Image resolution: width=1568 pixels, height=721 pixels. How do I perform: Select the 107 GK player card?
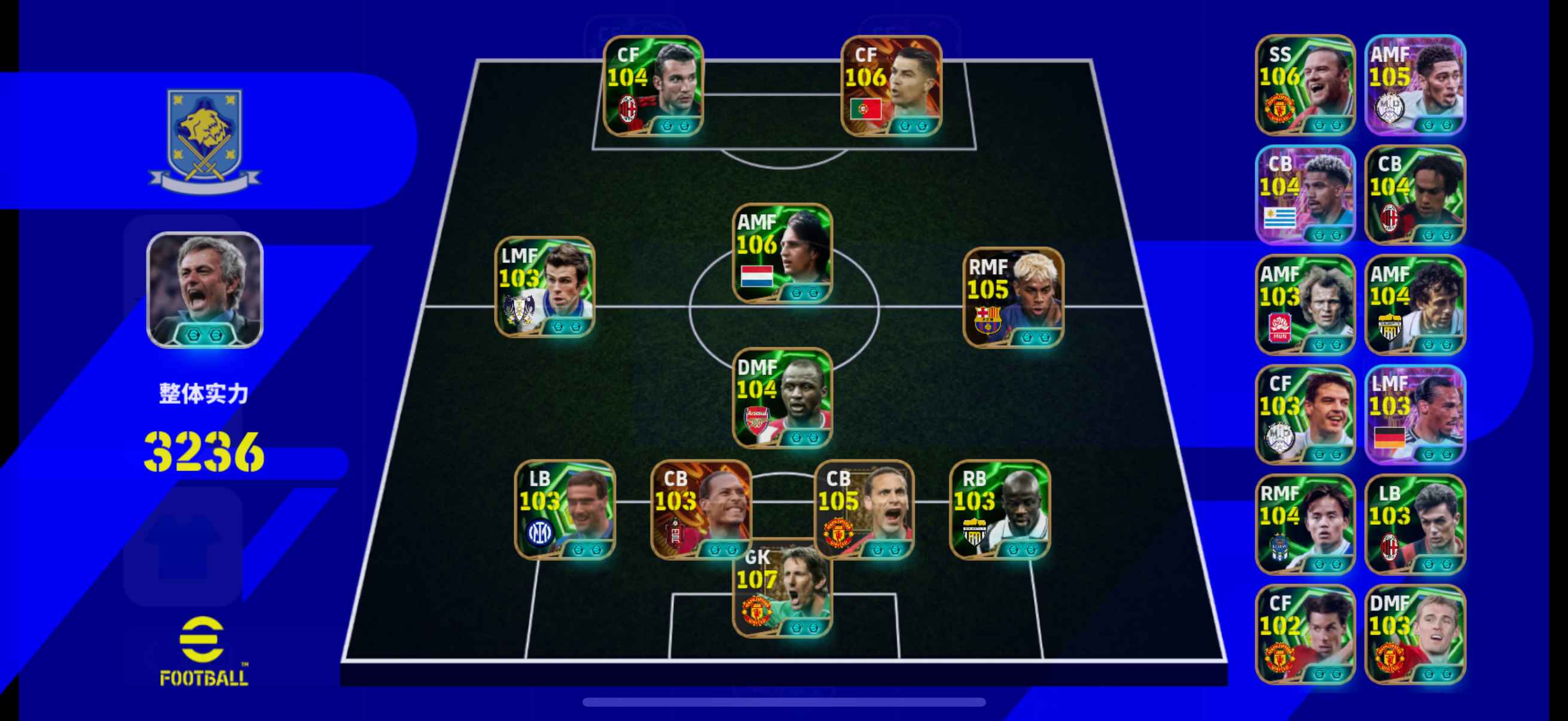[x=783, y=589]
